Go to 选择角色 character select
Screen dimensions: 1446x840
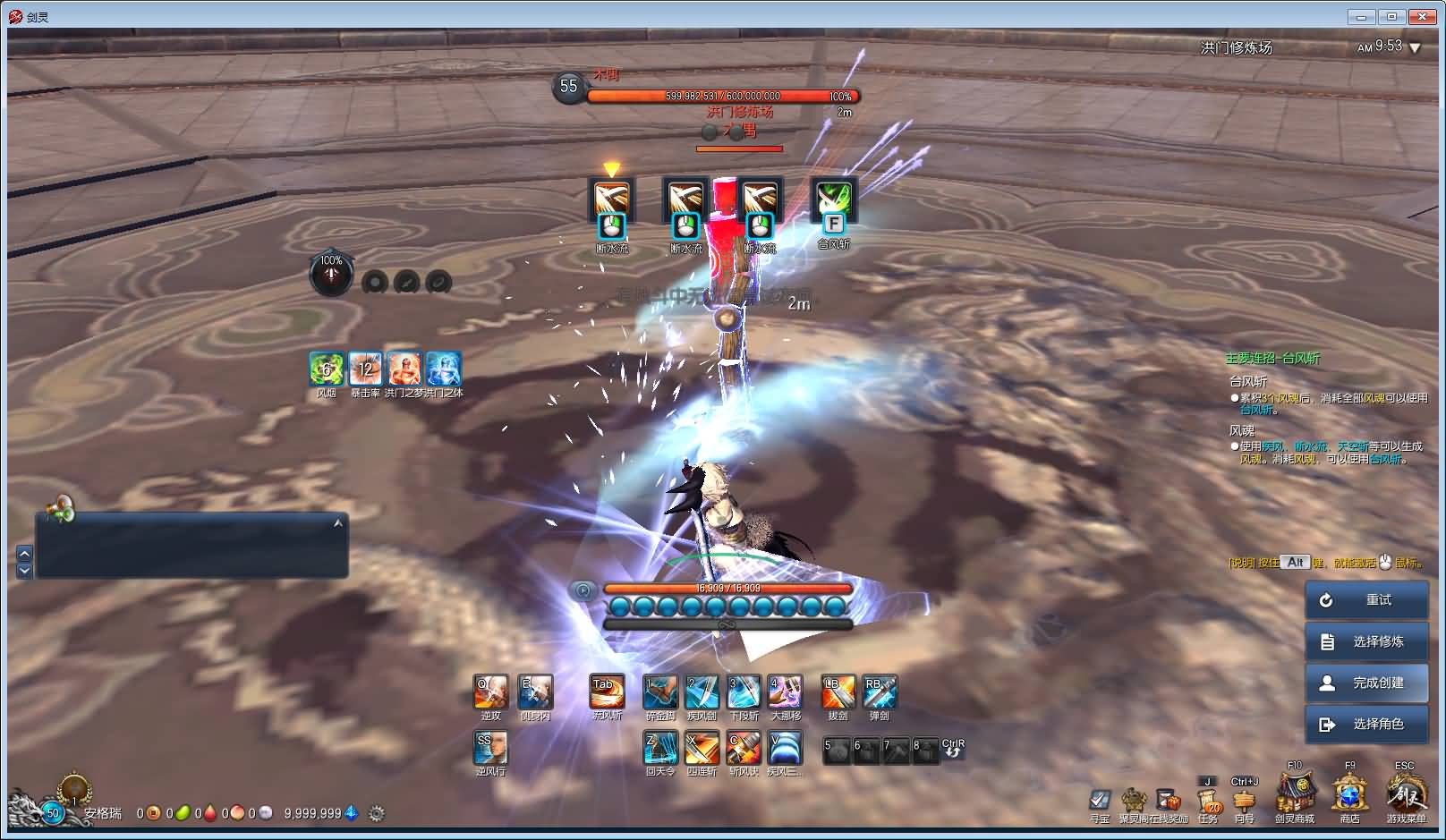coord(1366,724)
